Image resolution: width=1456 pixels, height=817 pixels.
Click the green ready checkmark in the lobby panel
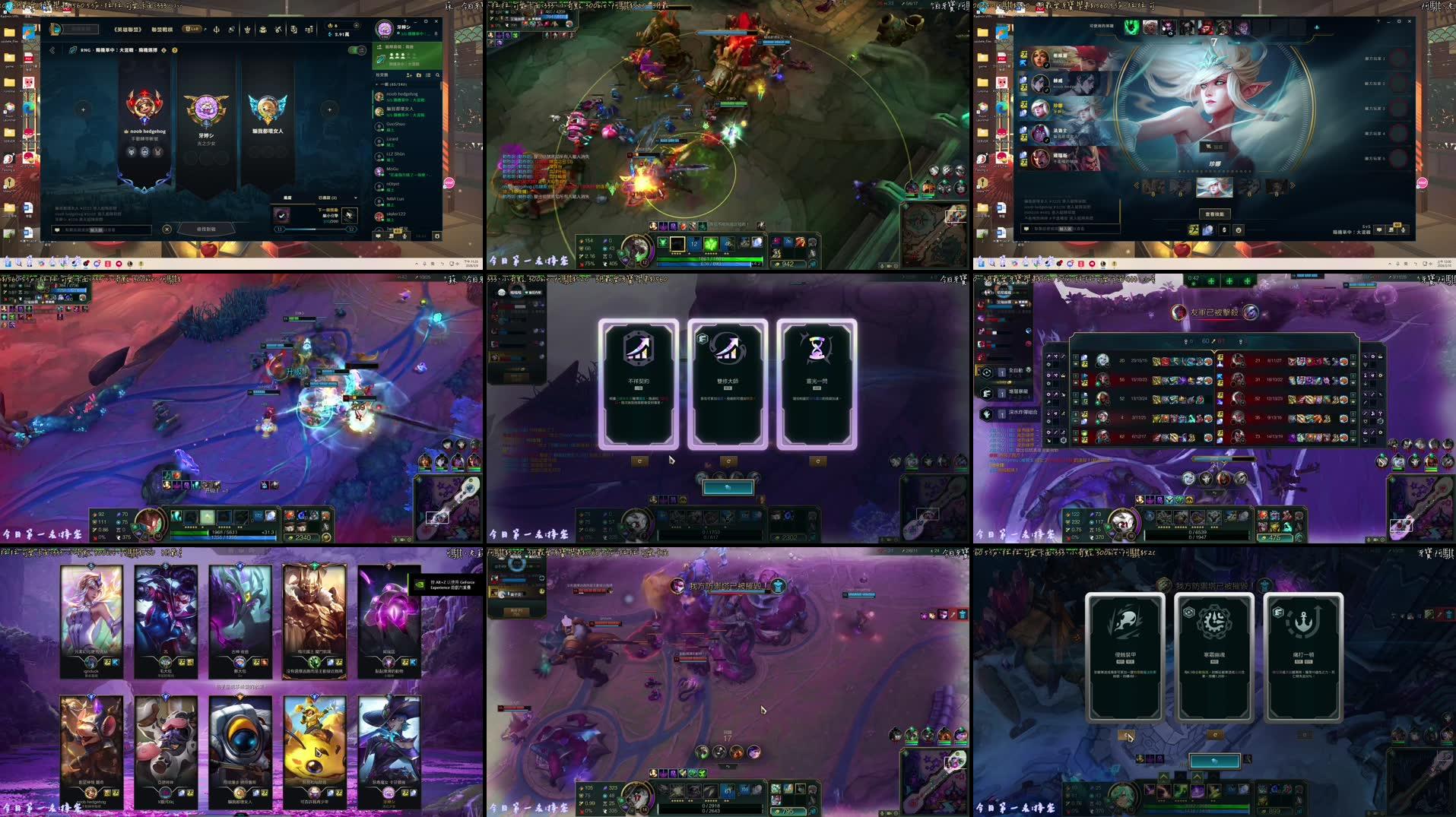282,216
